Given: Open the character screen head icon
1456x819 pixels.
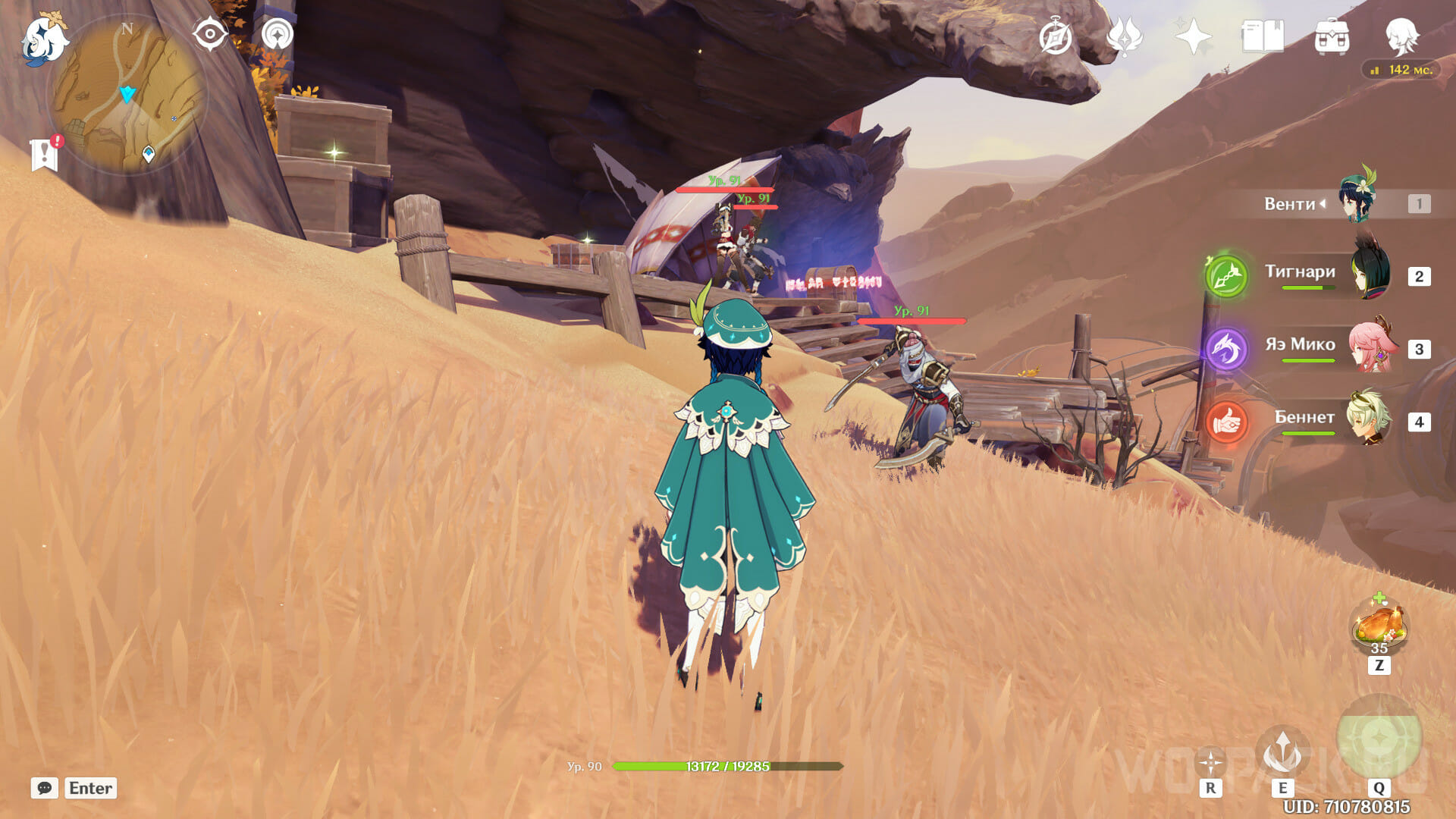Looking at the screenshot, I should click(1401, 36).
